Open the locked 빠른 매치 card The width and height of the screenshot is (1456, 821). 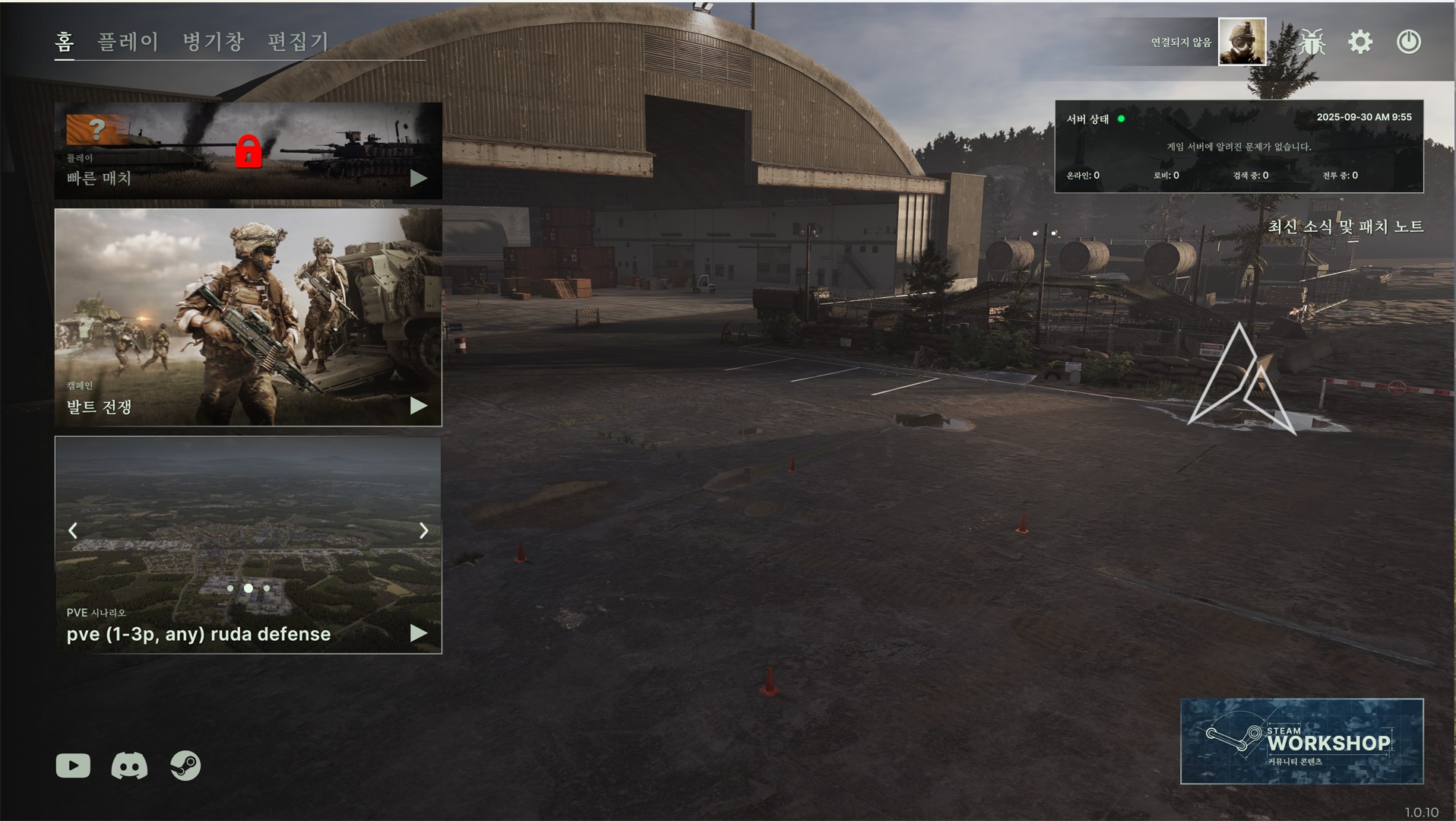coord(248,151)
